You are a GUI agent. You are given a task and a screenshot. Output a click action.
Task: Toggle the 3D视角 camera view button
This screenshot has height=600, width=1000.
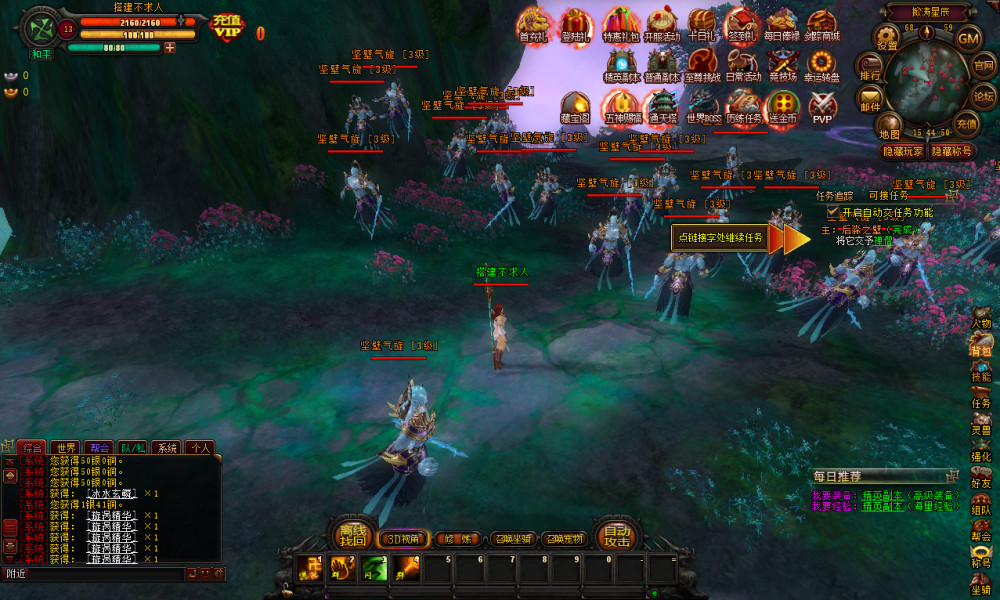click(x=405, y=539)
